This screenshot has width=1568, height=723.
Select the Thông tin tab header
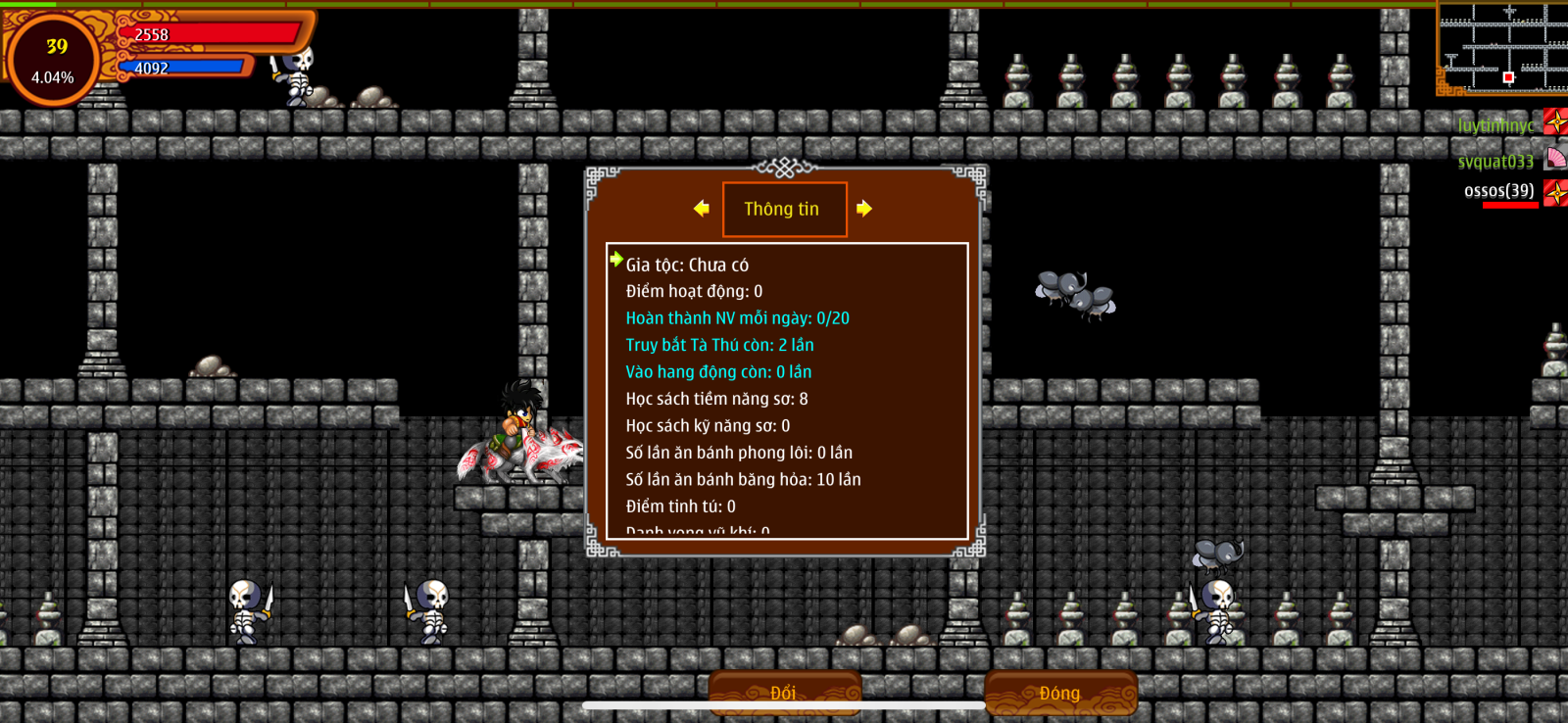click(x=783, y=209)
